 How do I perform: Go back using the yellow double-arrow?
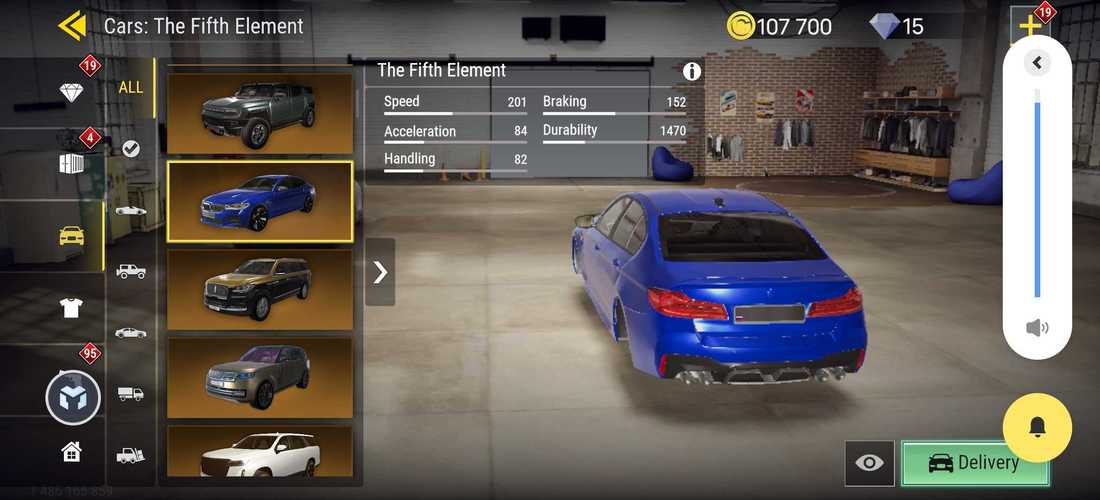73,25
